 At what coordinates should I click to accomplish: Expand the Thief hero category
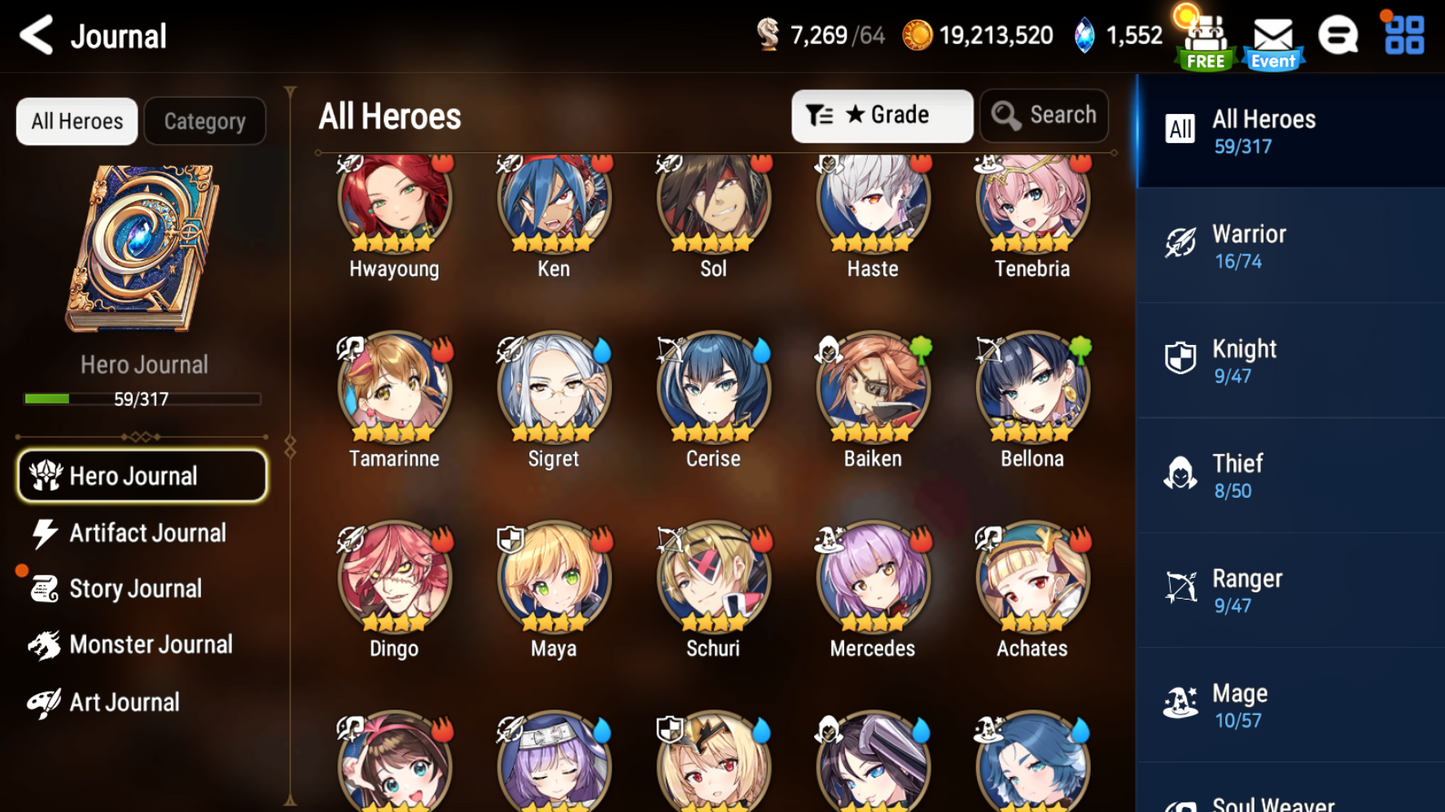click(x=1290, y=475)
